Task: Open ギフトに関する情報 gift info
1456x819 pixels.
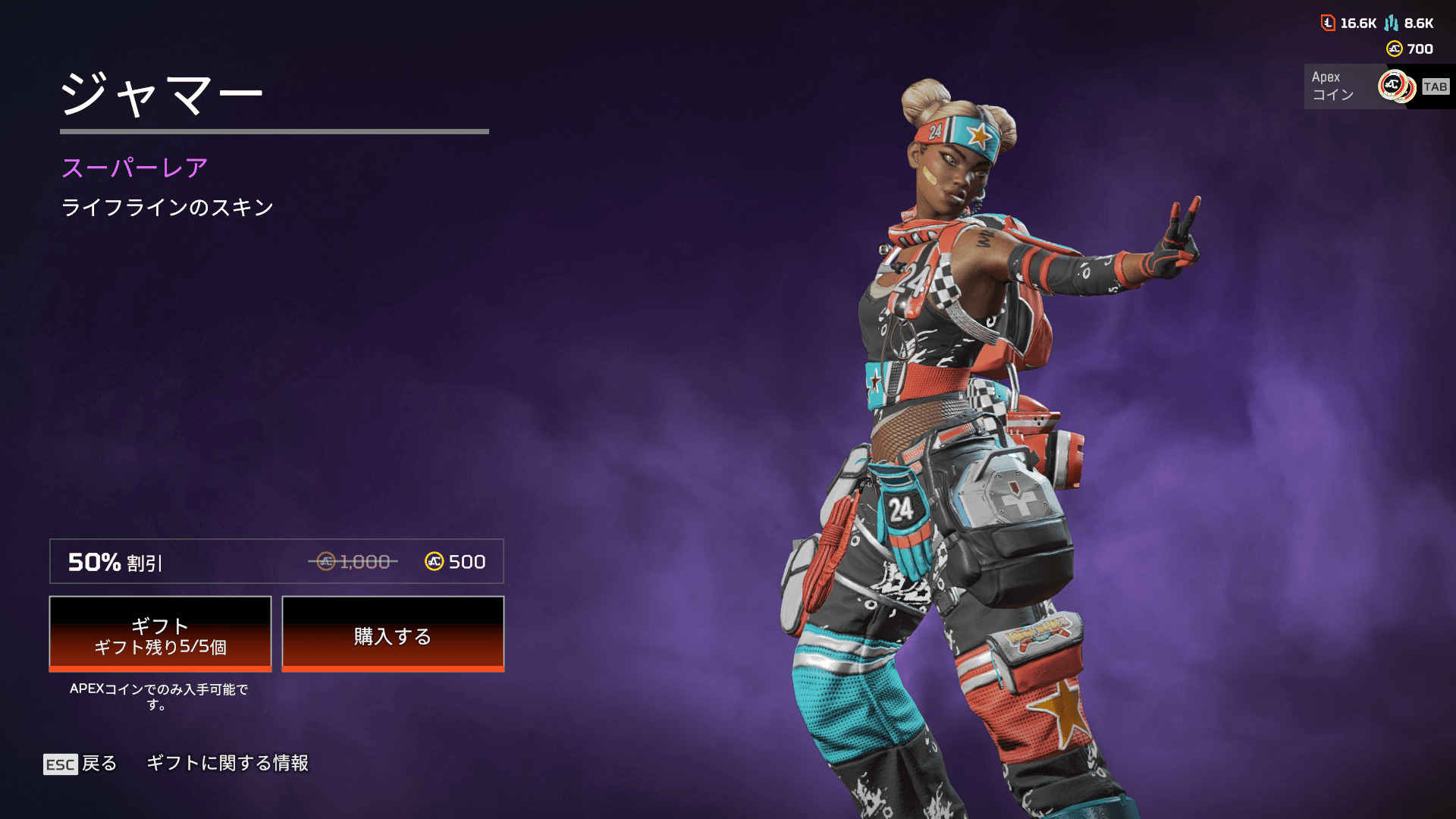Action: (x=227, y=763)
